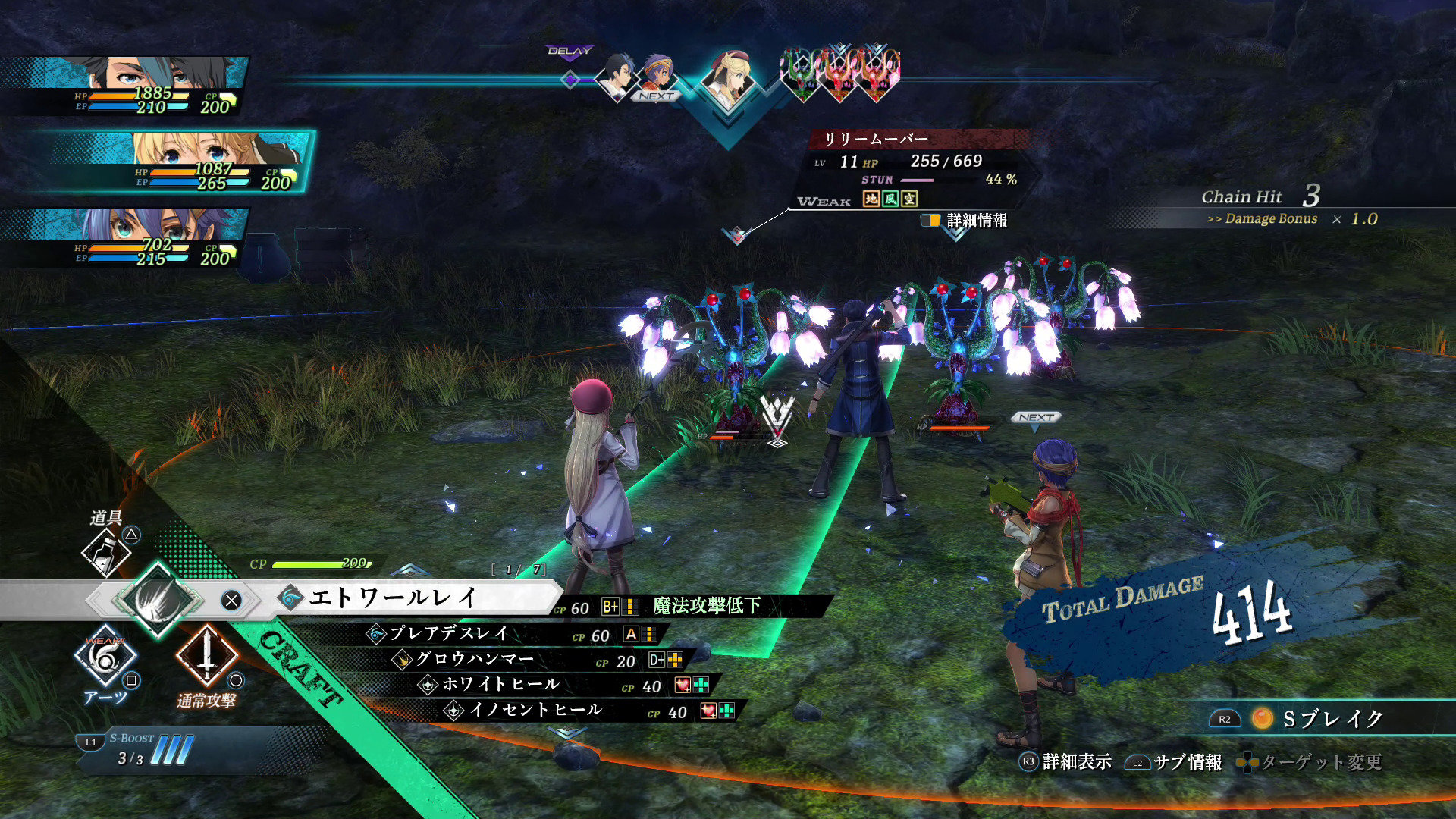Trigger the Sブレイク option
This screenshot has height=819, width=1456.
coord(1319,718)
